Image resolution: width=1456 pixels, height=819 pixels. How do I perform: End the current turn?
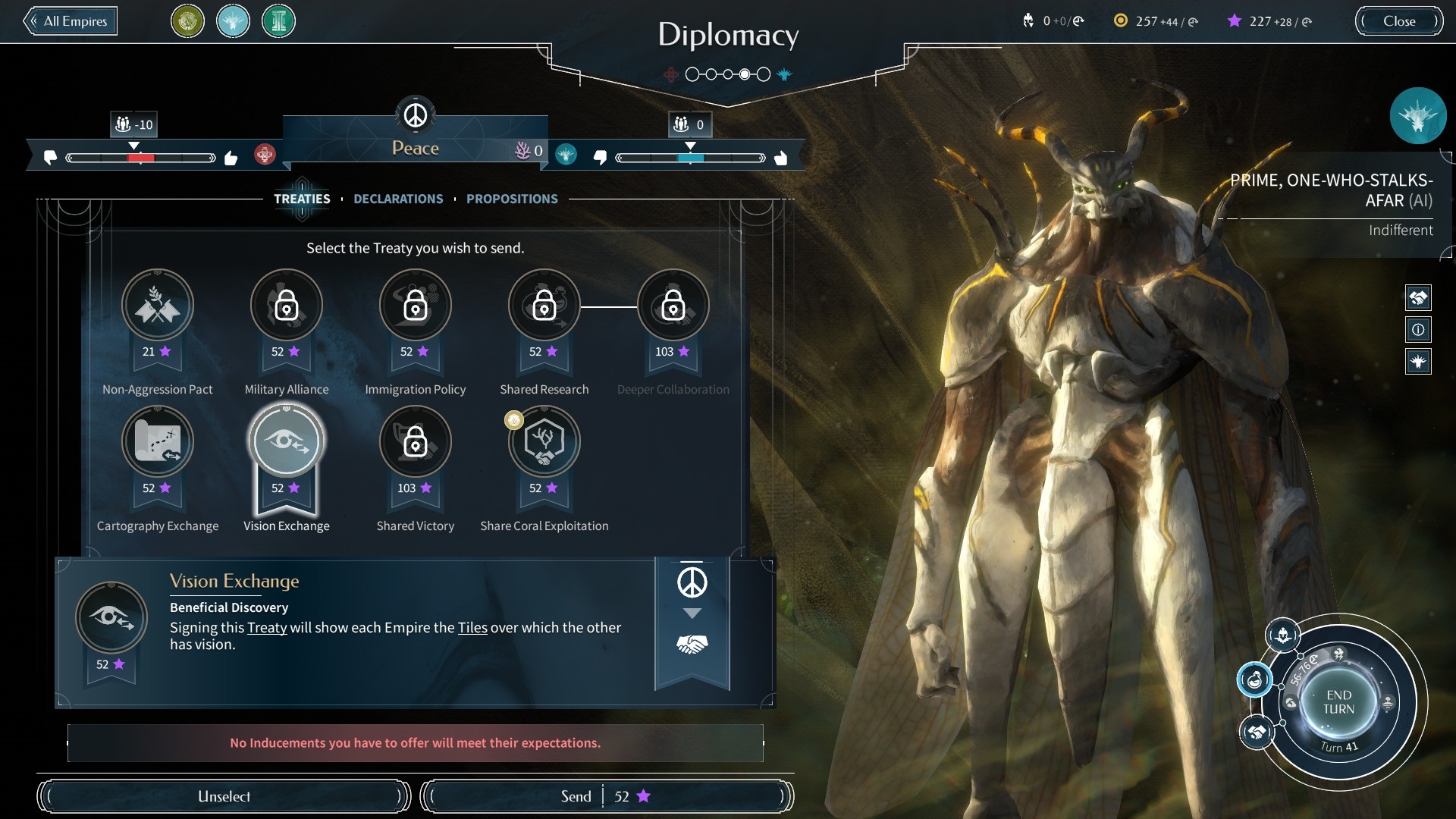click(1338, 702)
